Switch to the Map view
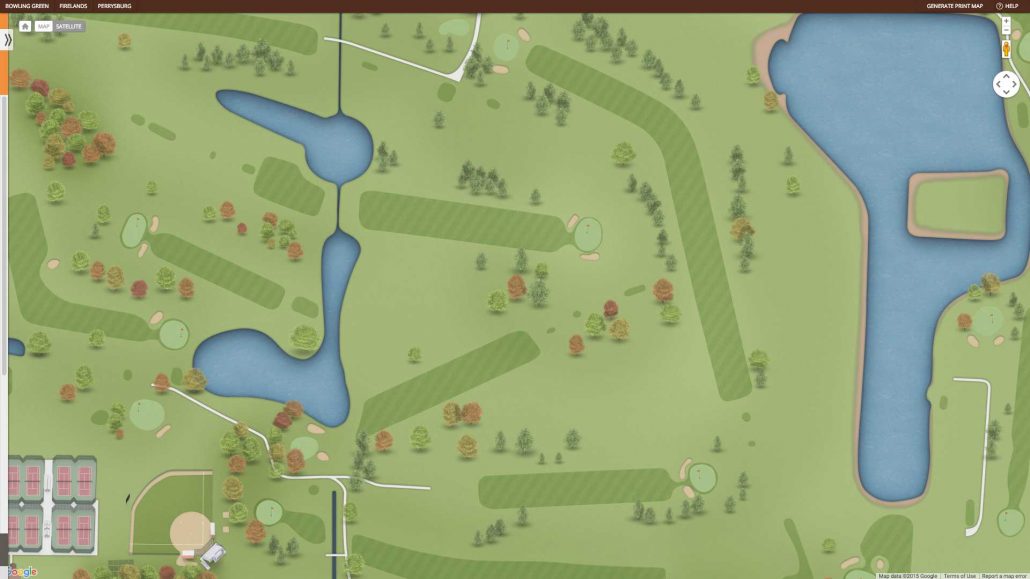This screenshot has width=1030, height=579. 44,26
